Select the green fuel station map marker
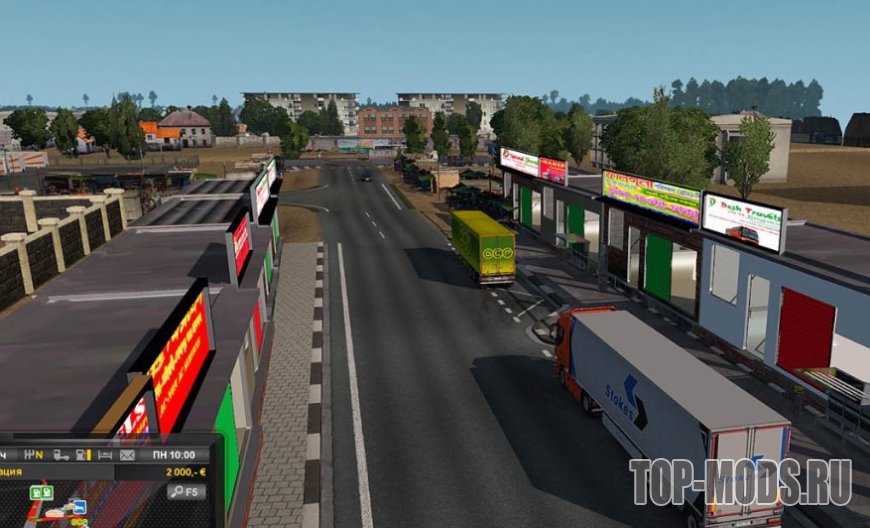The height and width of the screenshot is (528, 870). (x=42, y=493)
